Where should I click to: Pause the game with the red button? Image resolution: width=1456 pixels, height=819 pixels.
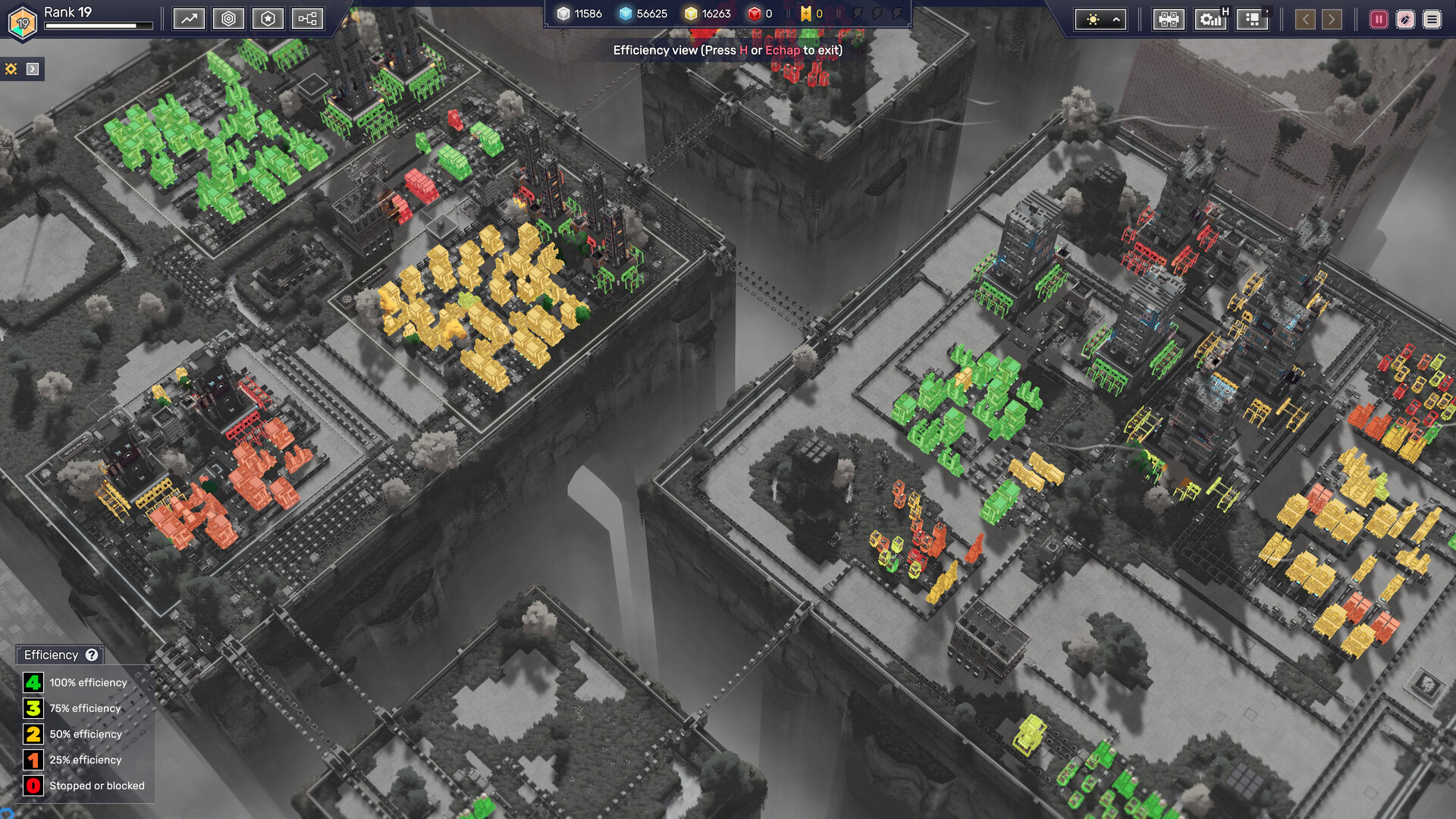[1379, 20]
